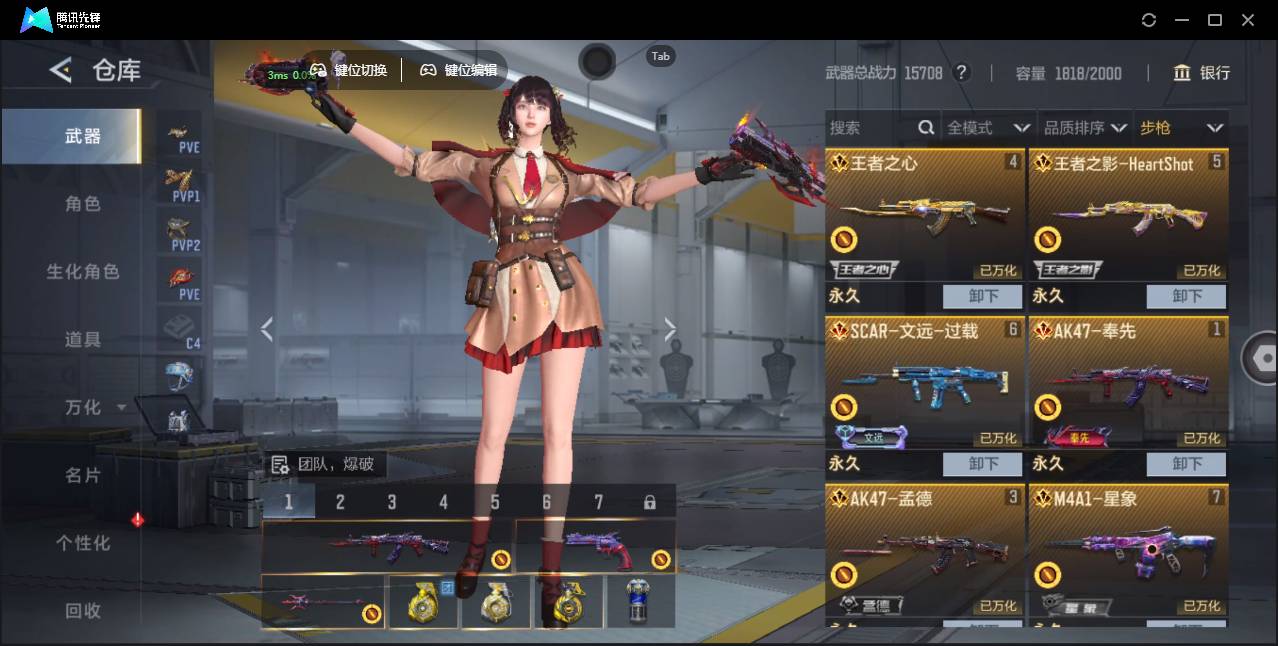Click the 键位编辑 key editing button
The image size is (1278, 646).
pos(459,70)
